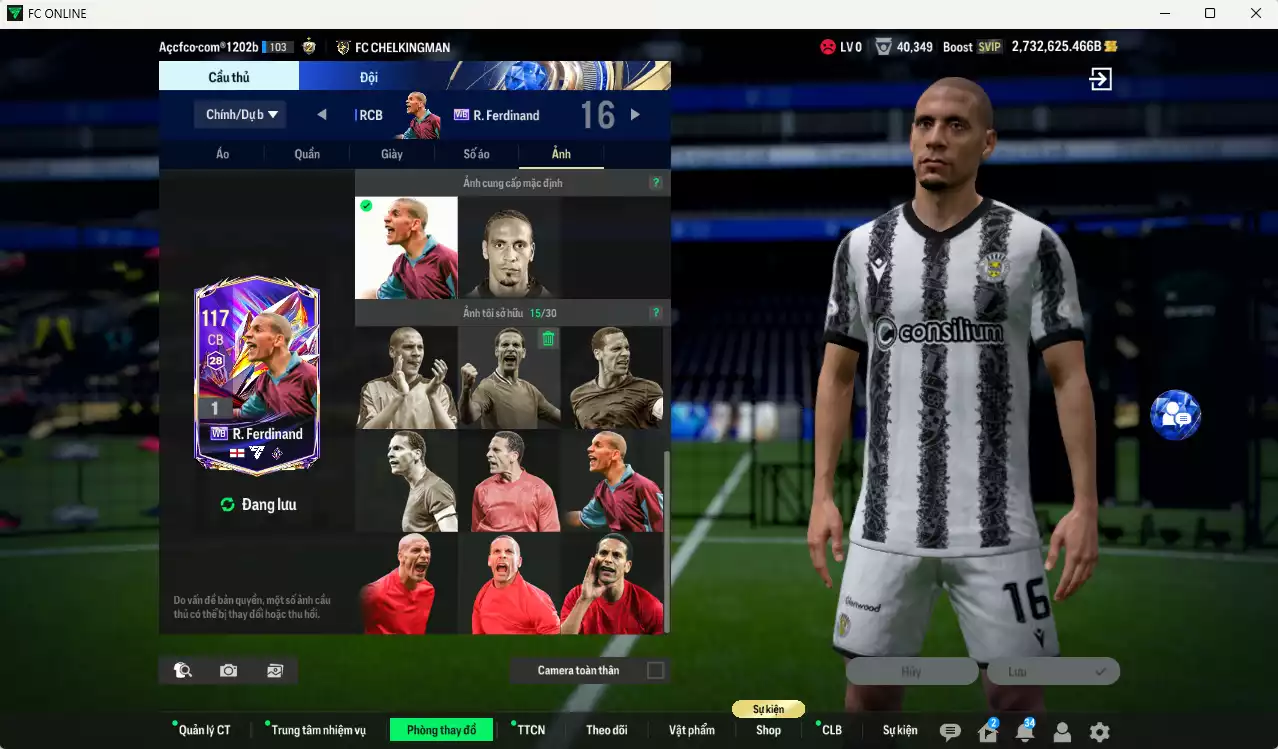Click the Lưu save button
The width and height of the screenshot is (1278, 749).
pos(1052,672)
